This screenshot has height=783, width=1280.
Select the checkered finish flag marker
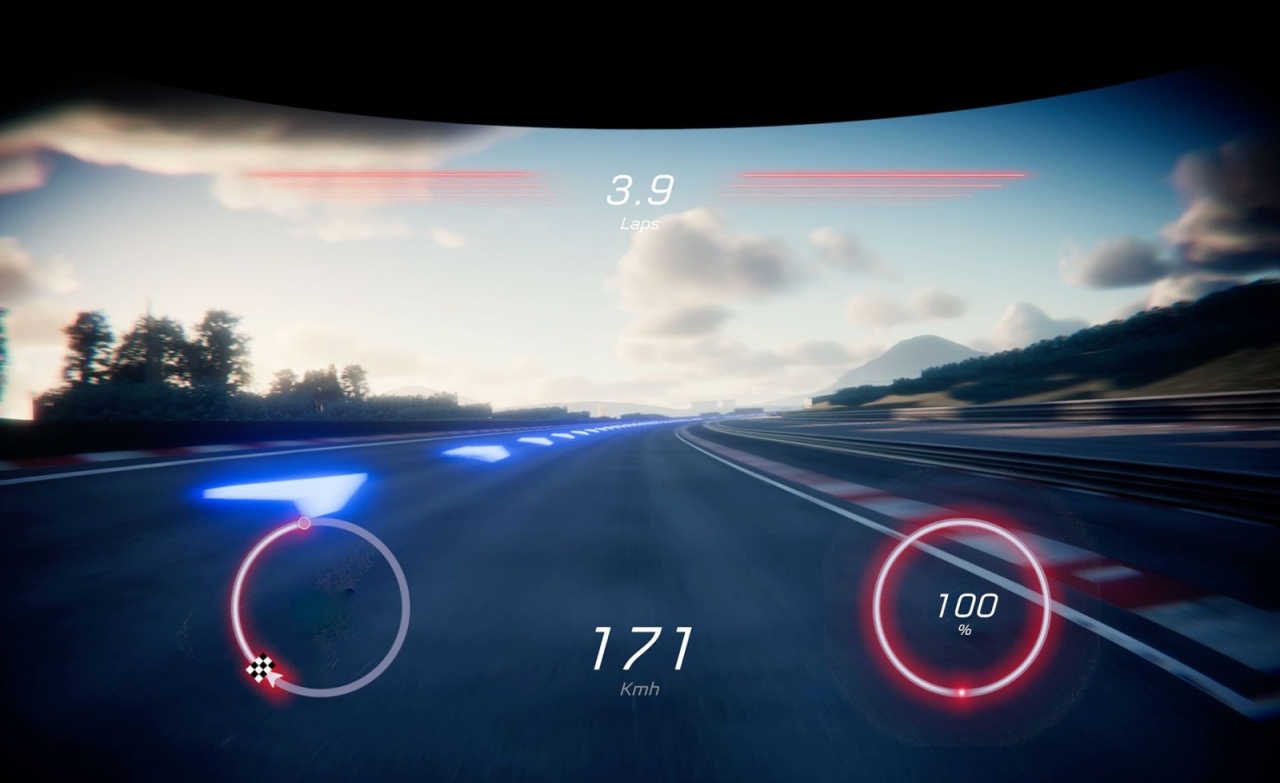tap(261, 667)
